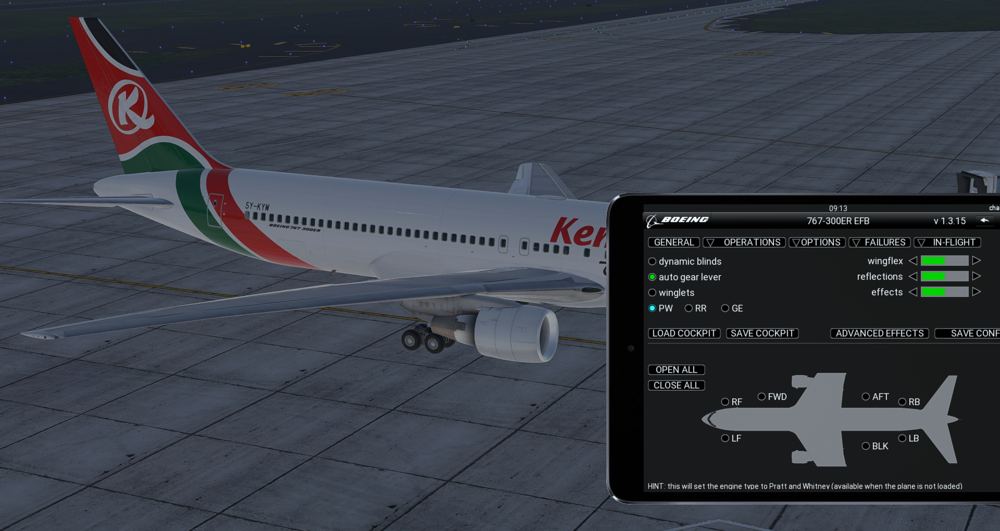Toggle the auto gear lever option
This screenshot has width=1000, height=531.
(653, 277)
